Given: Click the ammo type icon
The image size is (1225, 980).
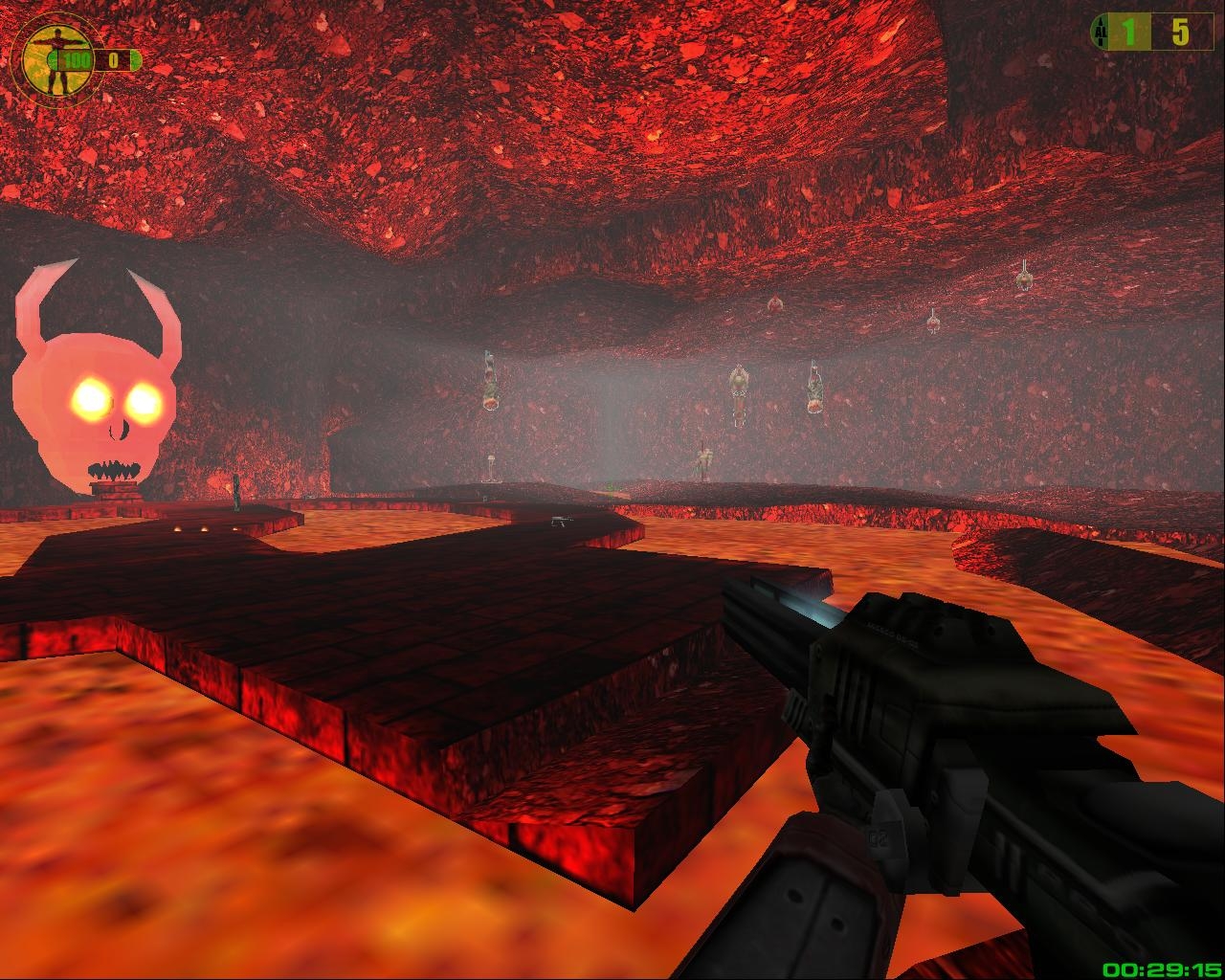Looking at the screenshot, I should [x=1099, y=33].
